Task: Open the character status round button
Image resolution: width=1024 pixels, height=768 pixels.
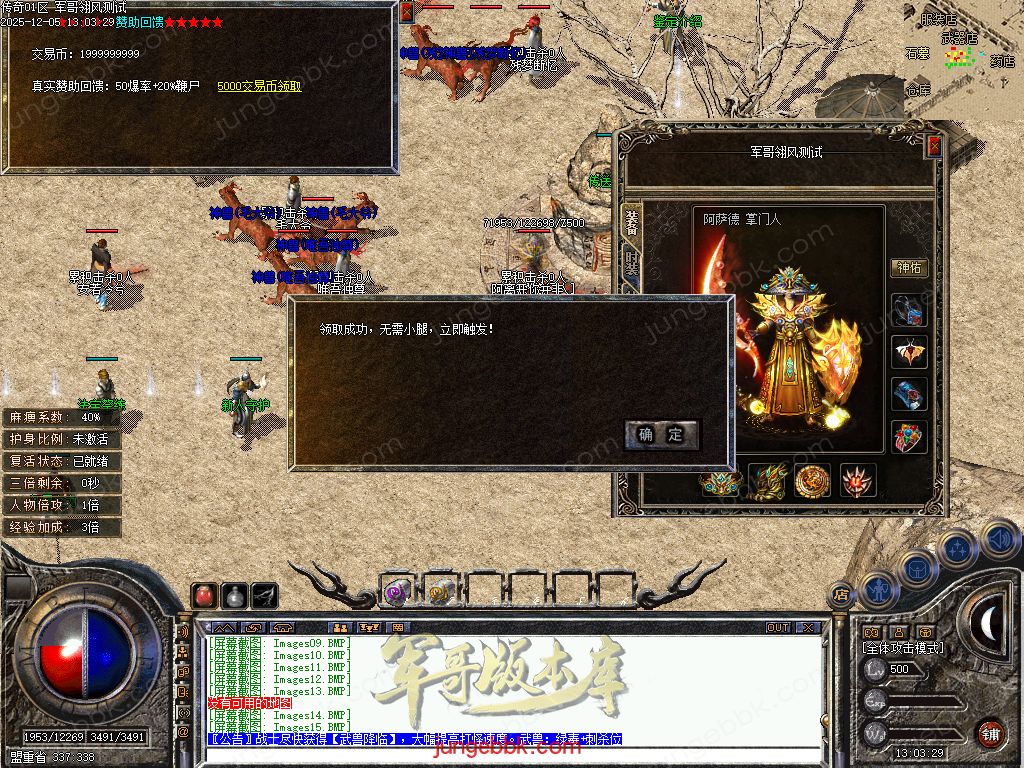Action: click(879, 590)
